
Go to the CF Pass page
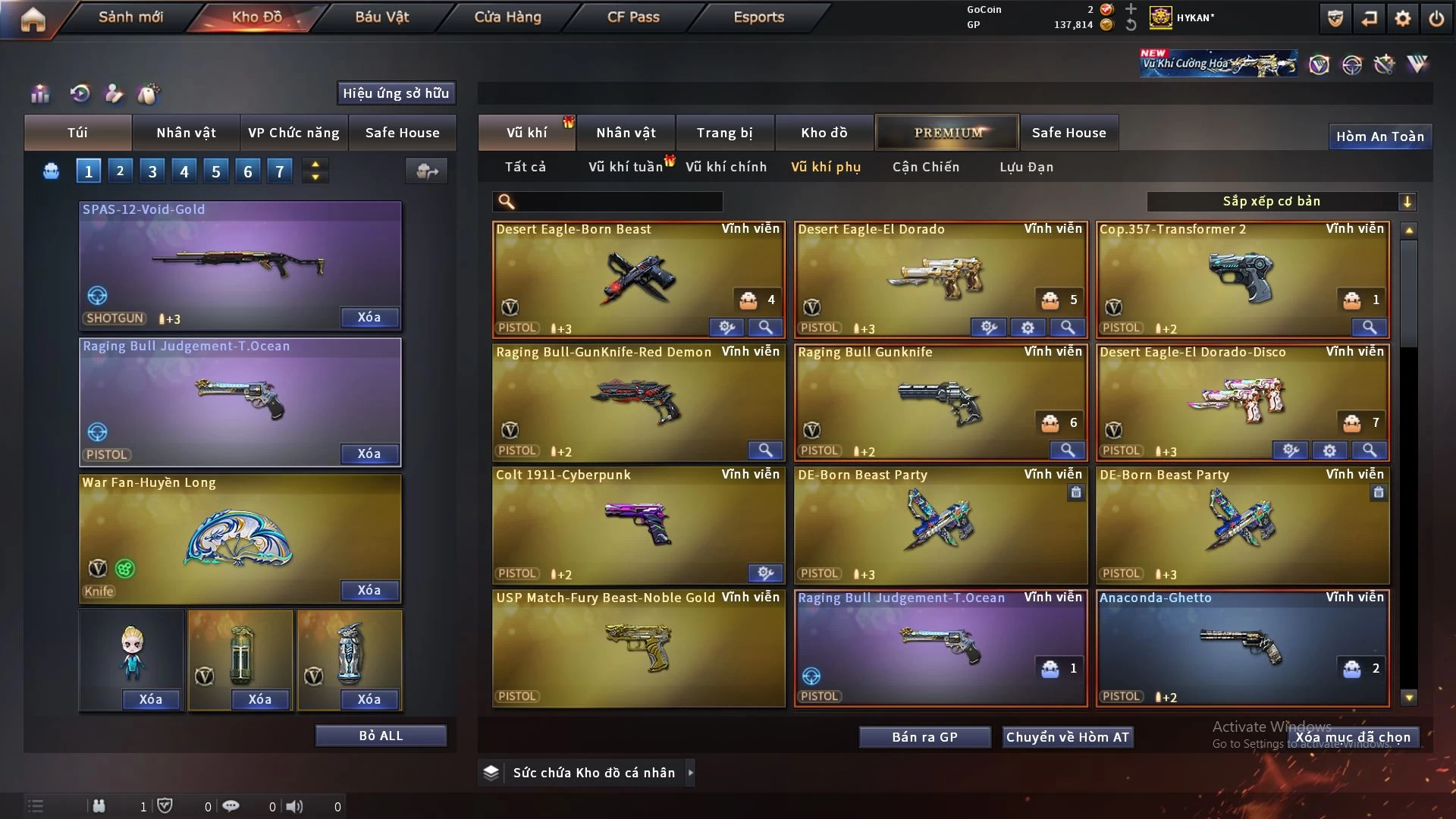pyautogui.click(x=633, y=17)
